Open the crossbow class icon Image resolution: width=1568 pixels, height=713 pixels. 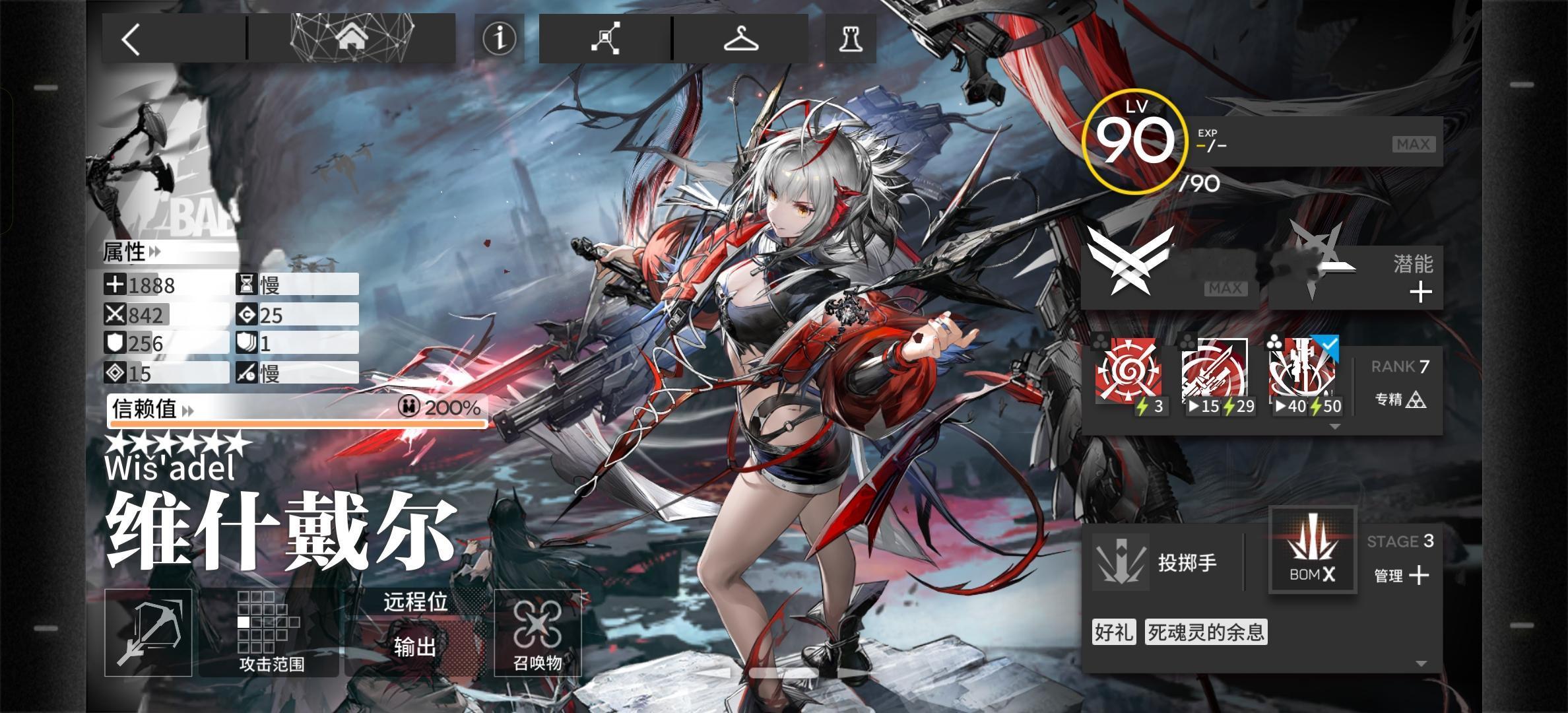(148, 632)
